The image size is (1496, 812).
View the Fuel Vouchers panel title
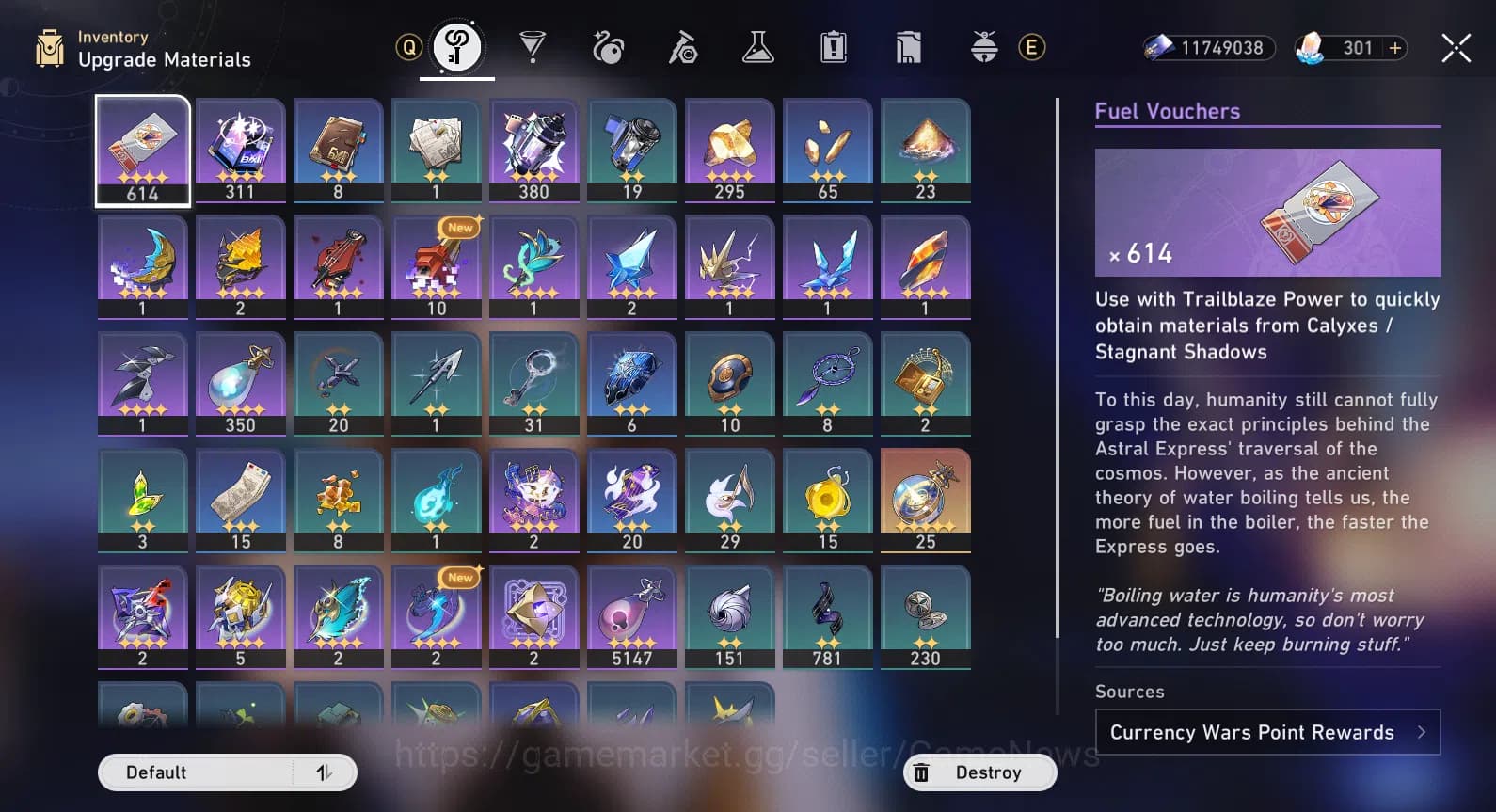(x=1167, y=111)
